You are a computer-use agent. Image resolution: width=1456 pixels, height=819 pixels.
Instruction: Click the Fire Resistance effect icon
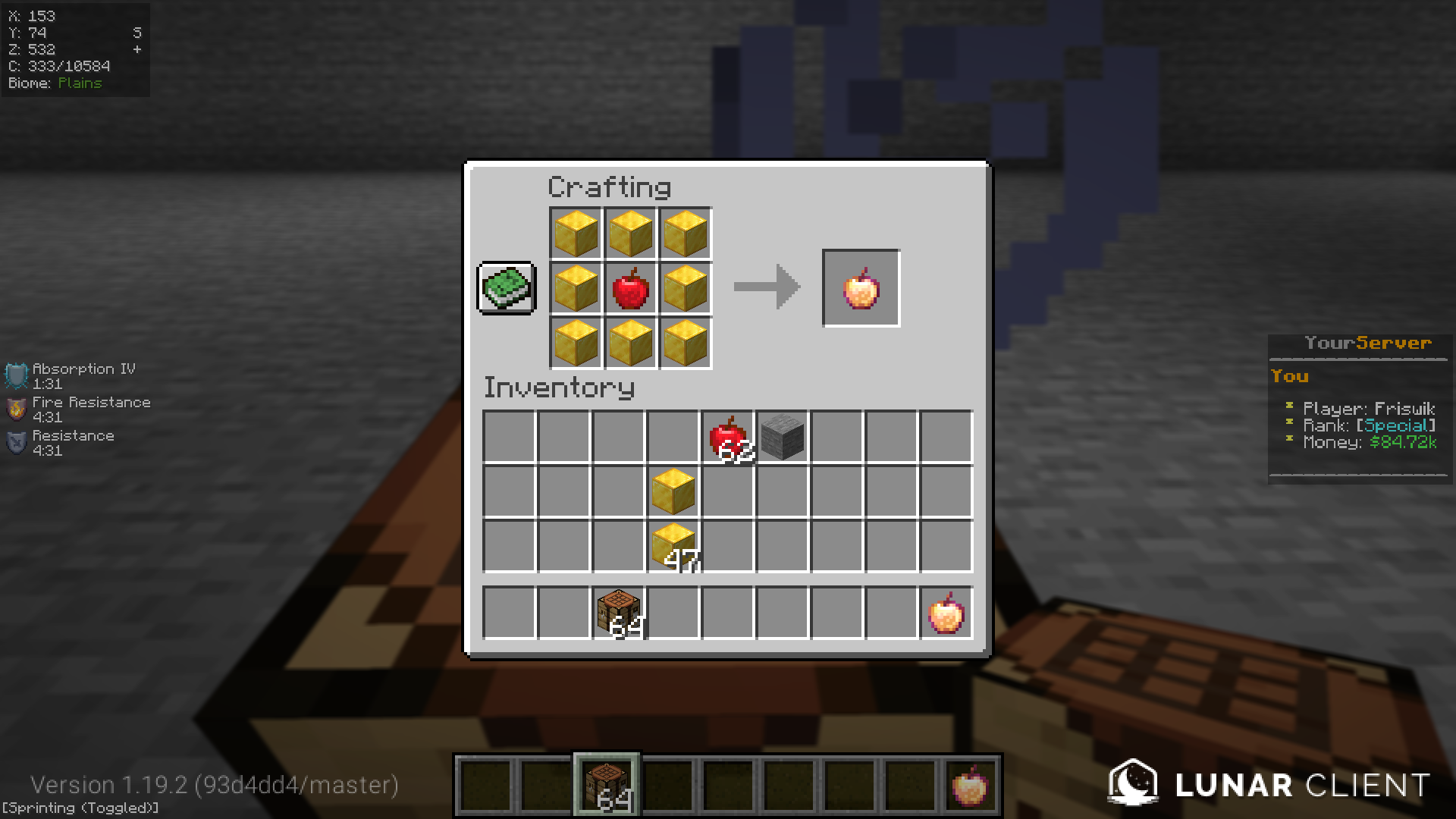[x=15, y=408]
